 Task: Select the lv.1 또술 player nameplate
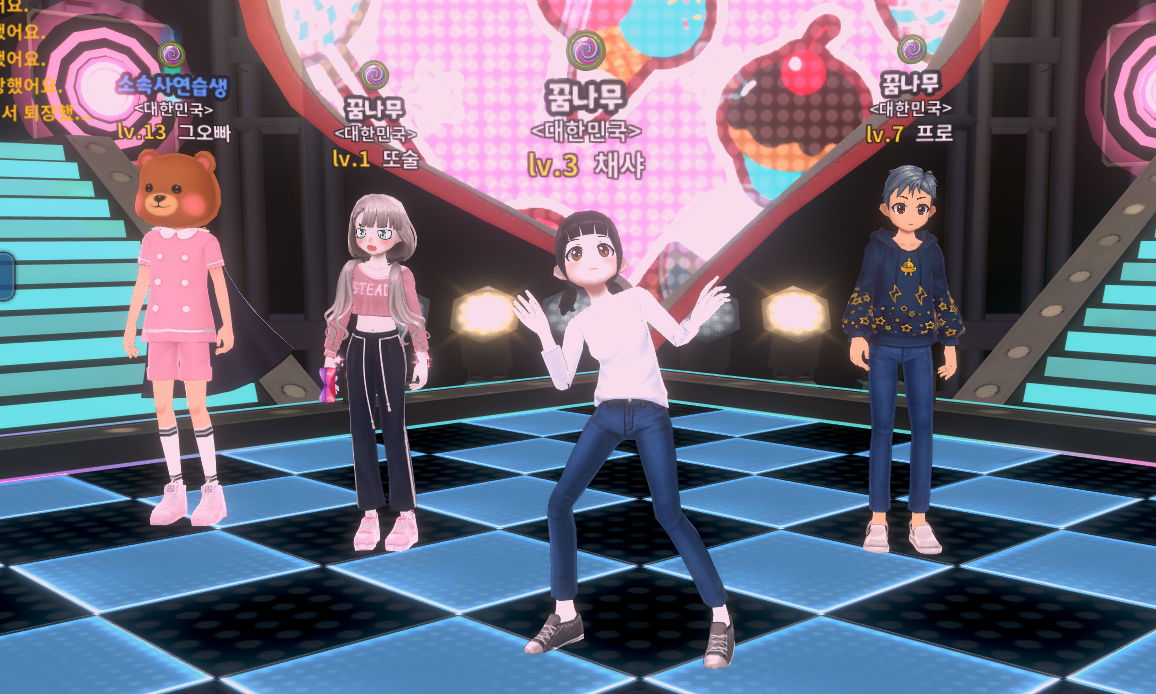pyautogui.click(x=374, y=158)
